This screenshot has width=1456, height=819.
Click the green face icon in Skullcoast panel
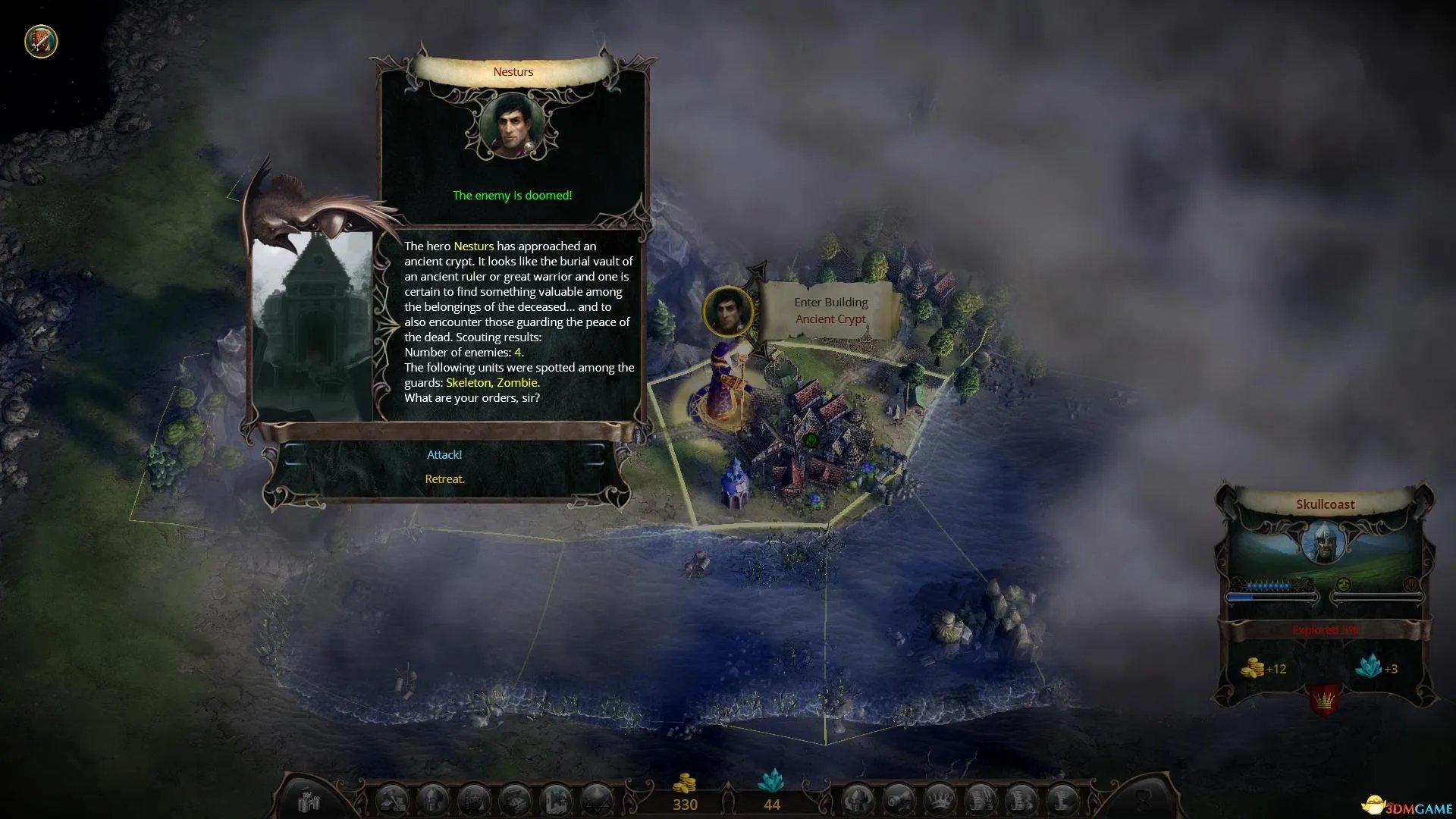click(1343, 585)
